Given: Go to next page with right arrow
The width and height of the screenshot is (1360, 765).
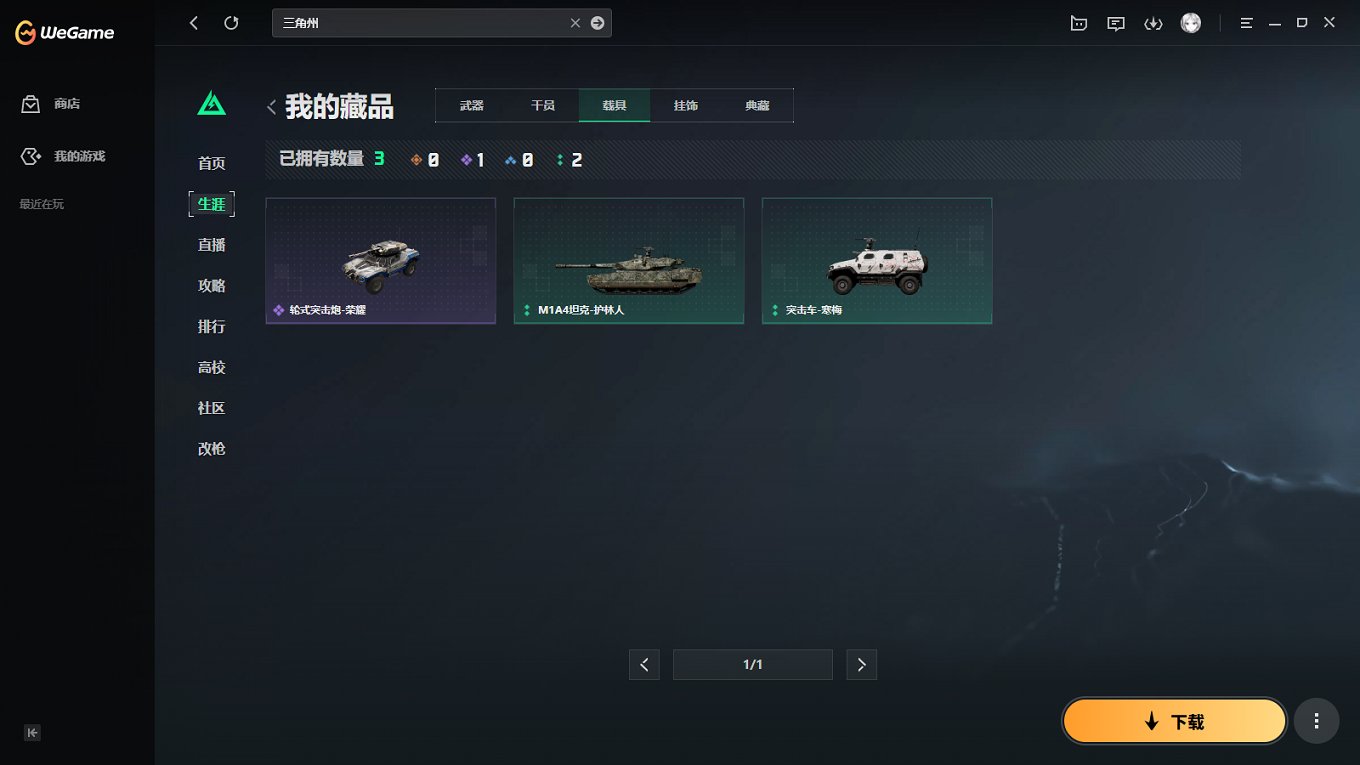Looking at the screenshot, I should (x=861, y=664).
